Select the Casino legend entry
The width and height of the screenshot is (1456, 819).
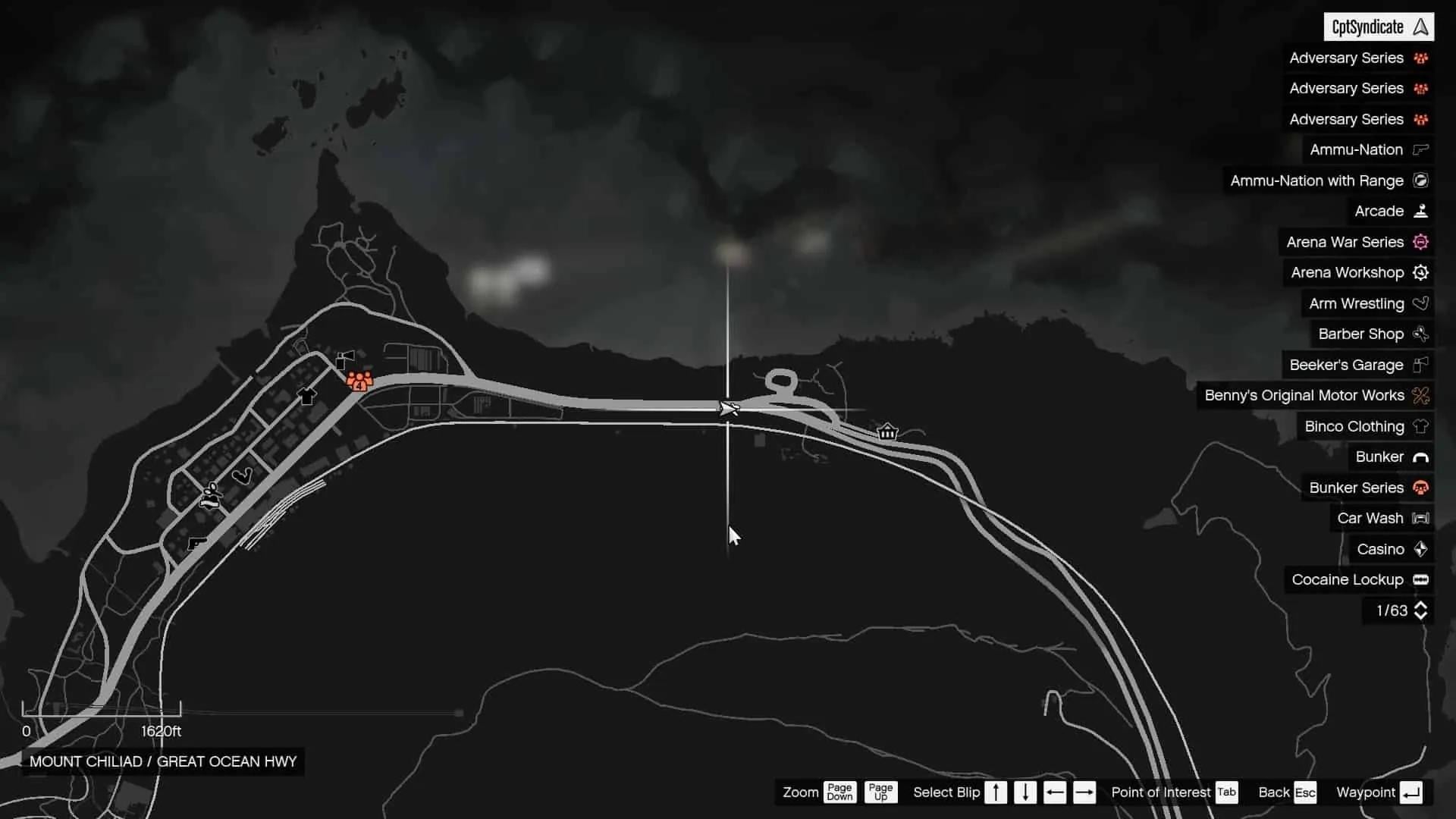[1392, 549]
